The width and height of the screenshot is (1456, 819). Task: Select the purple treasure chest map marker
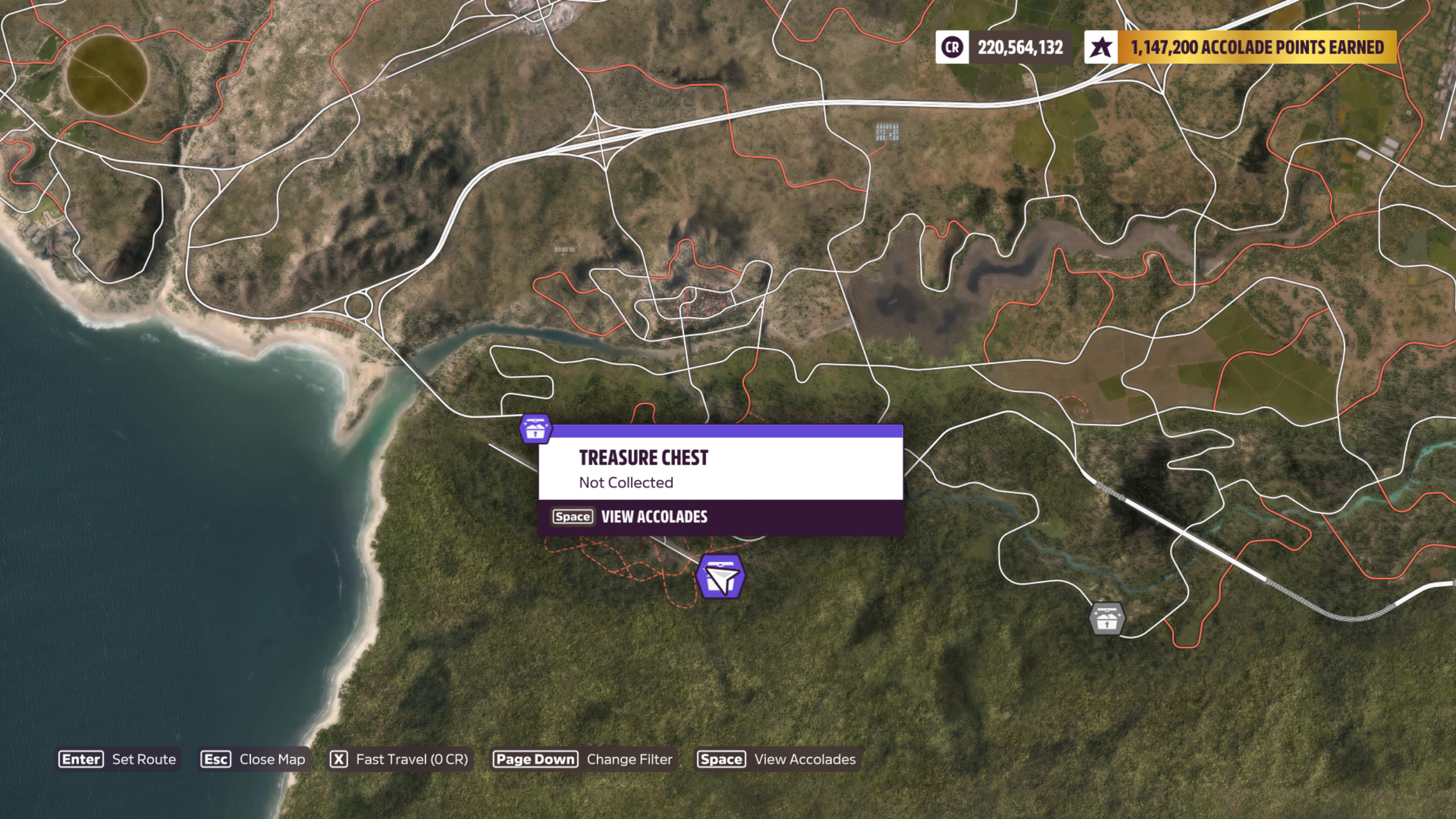535,429
